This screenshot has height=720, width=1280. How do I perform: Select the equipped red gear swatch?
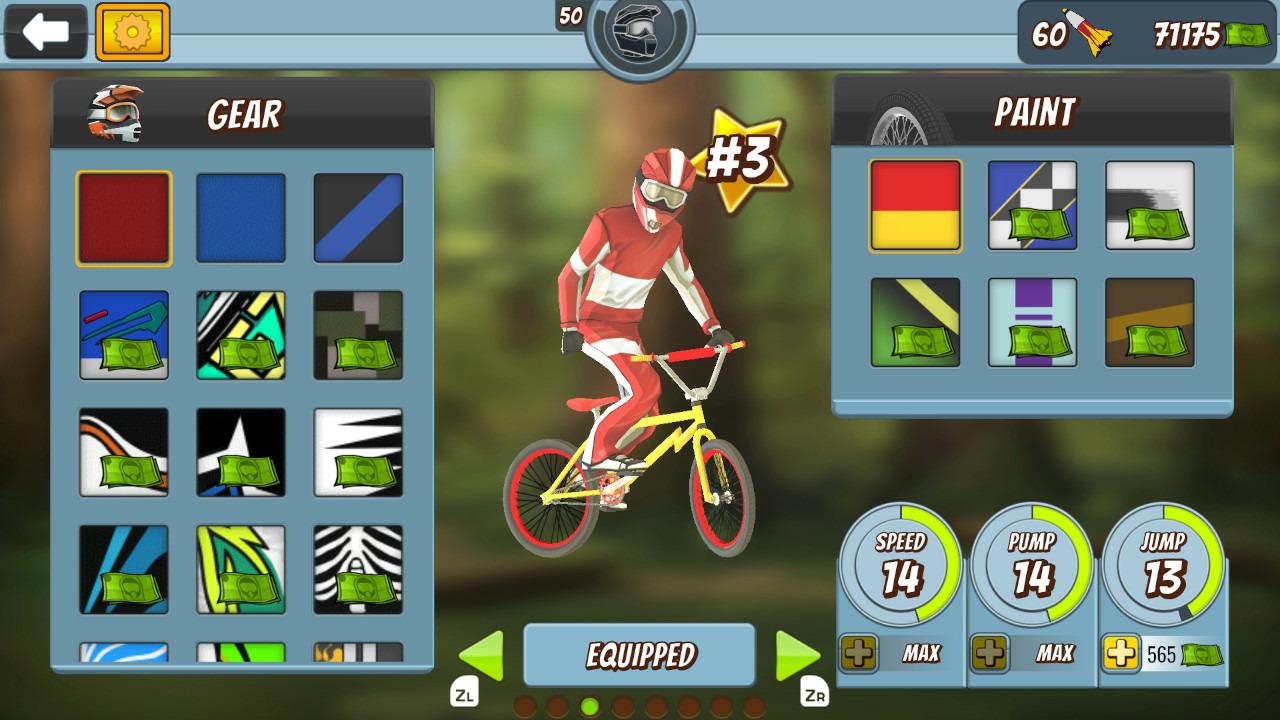point(122,216)
